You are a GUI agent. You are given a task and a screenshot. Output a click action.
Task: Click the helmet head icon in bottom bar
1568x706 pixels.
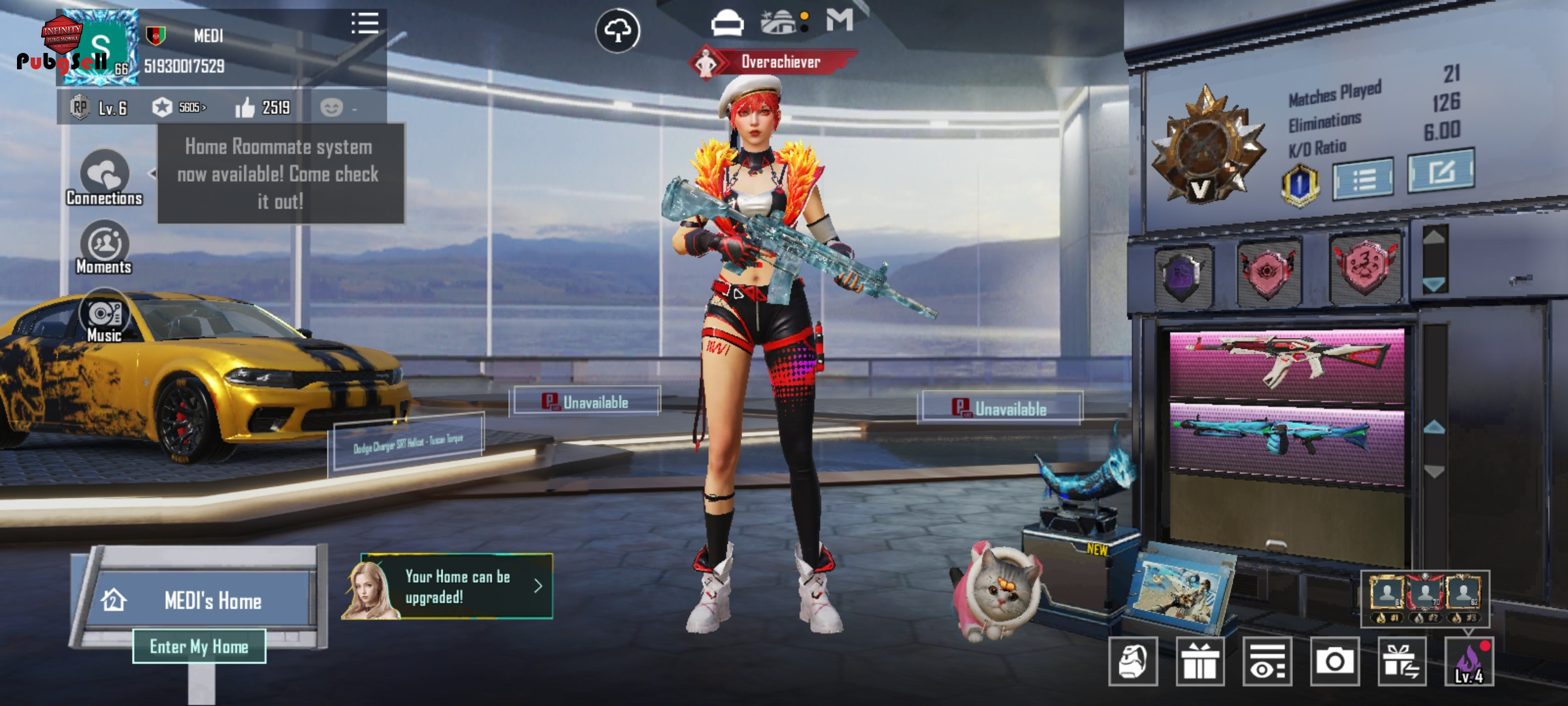click(x=1133, y=662)
